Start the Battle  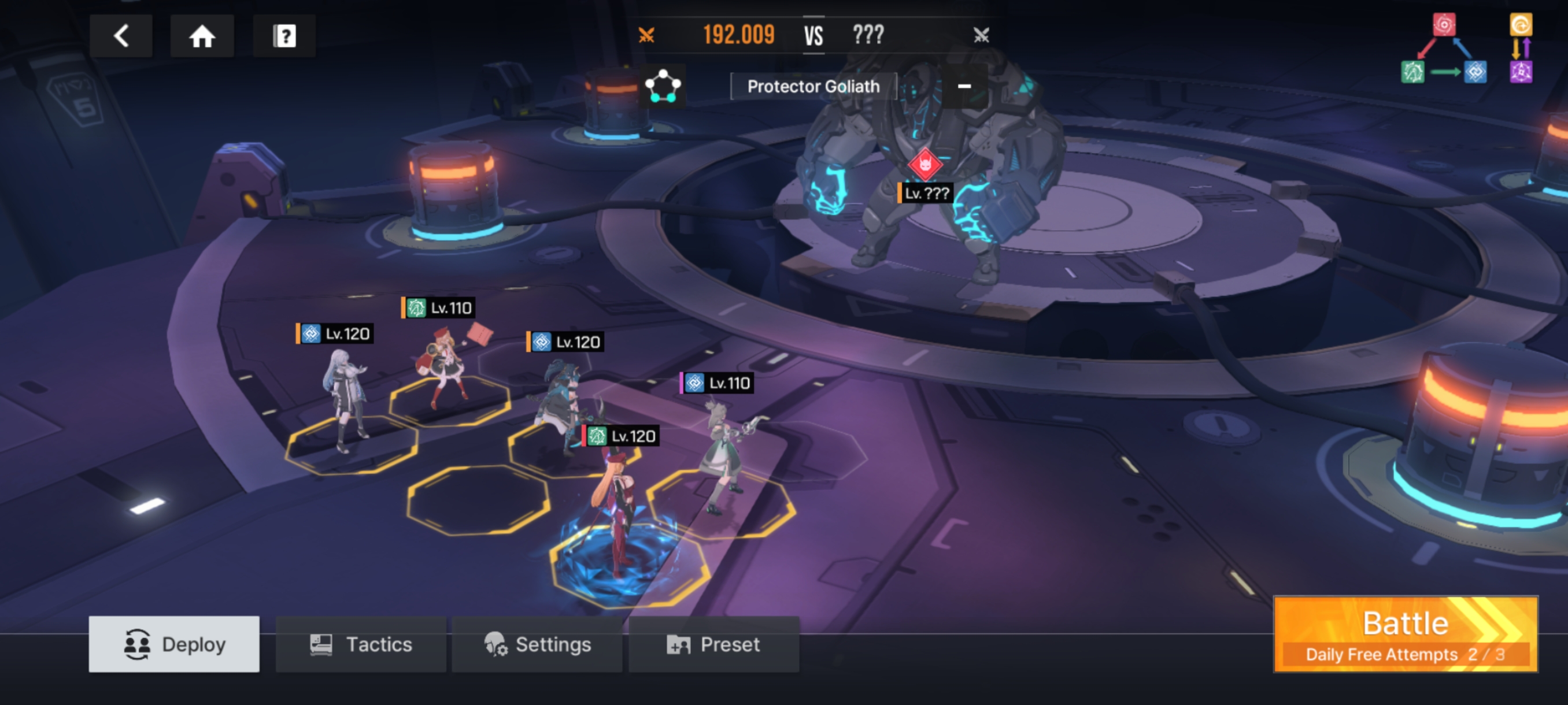(x=1406, y=634)
